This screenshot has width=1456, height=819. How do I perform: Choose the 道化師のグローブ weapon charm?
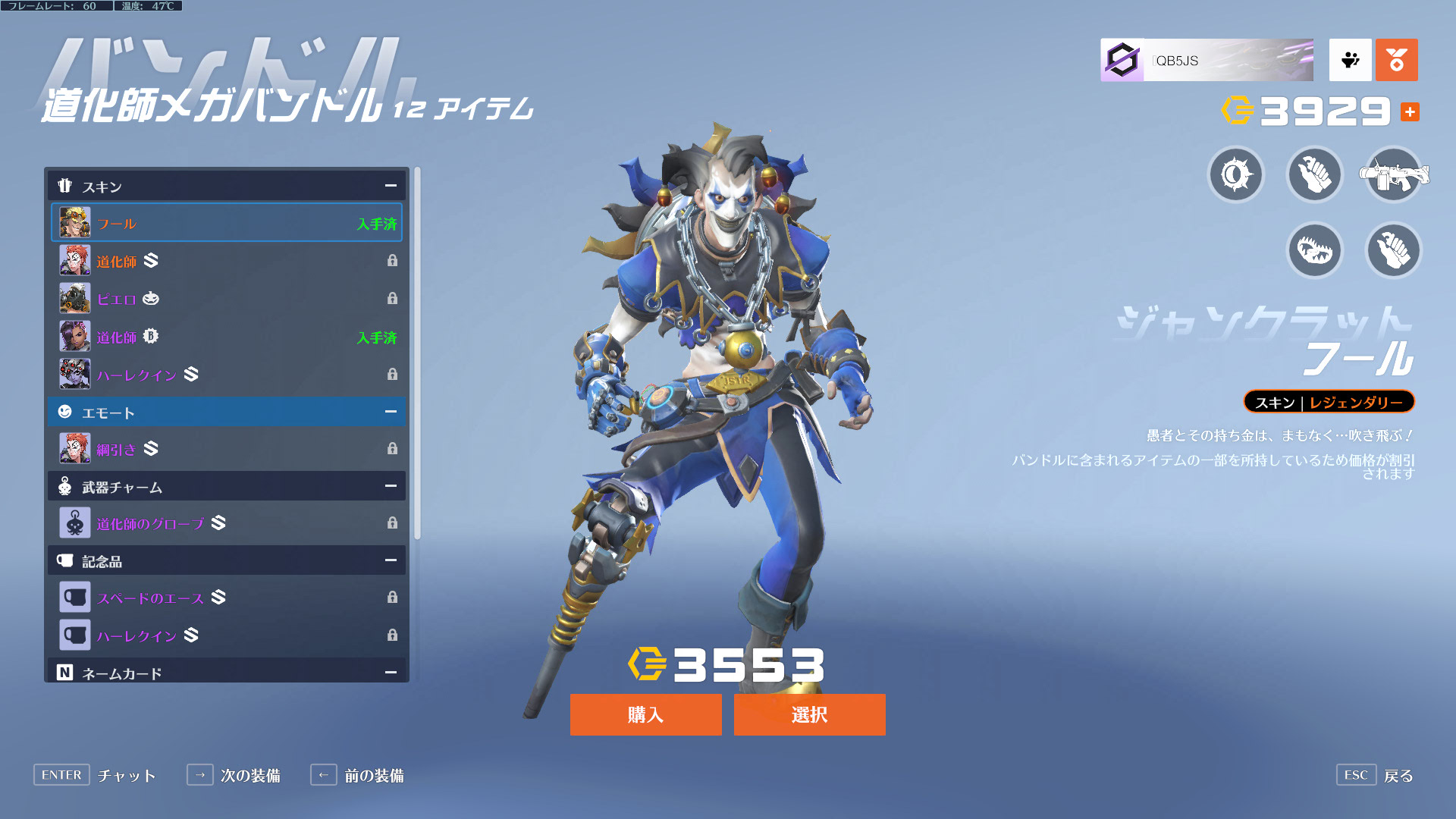coord(227,523)
